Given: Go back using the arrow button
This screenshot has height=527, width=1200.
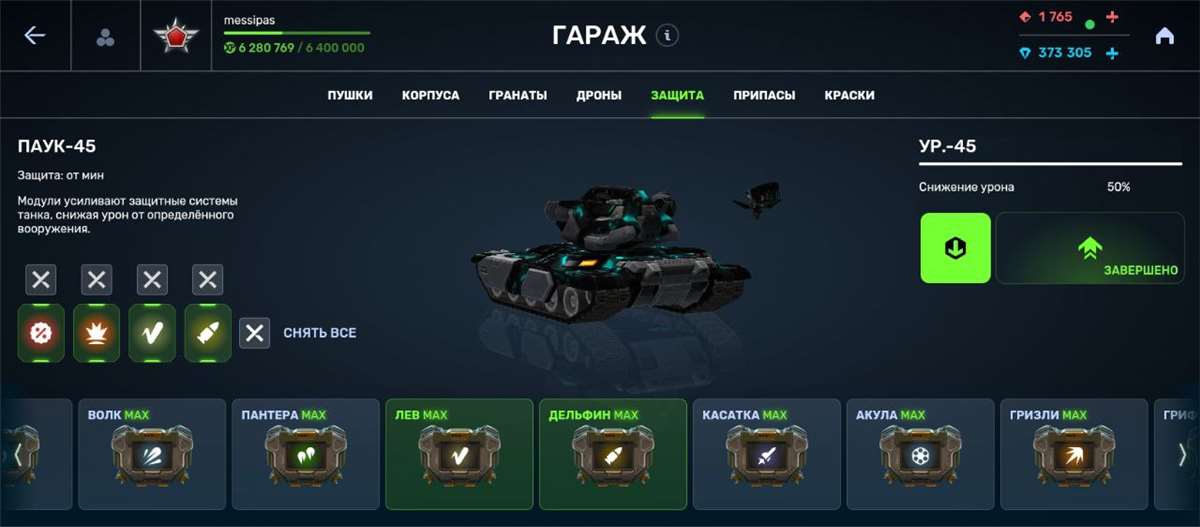Looking at the screenshot, I should [35, 36].
